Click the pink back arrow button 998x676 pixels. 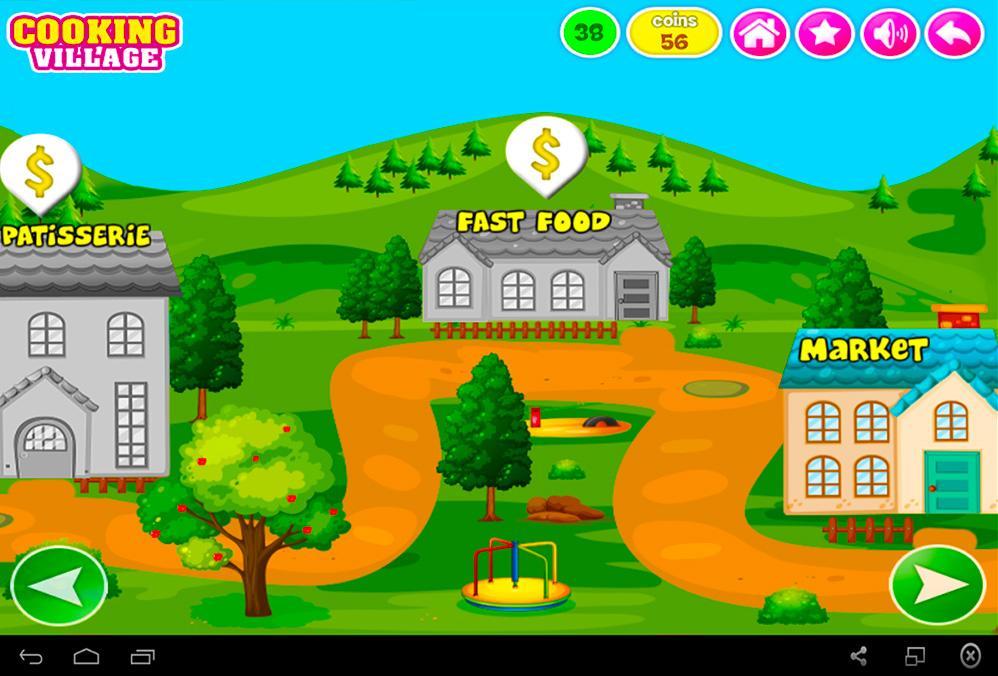[x=954, y=35]
